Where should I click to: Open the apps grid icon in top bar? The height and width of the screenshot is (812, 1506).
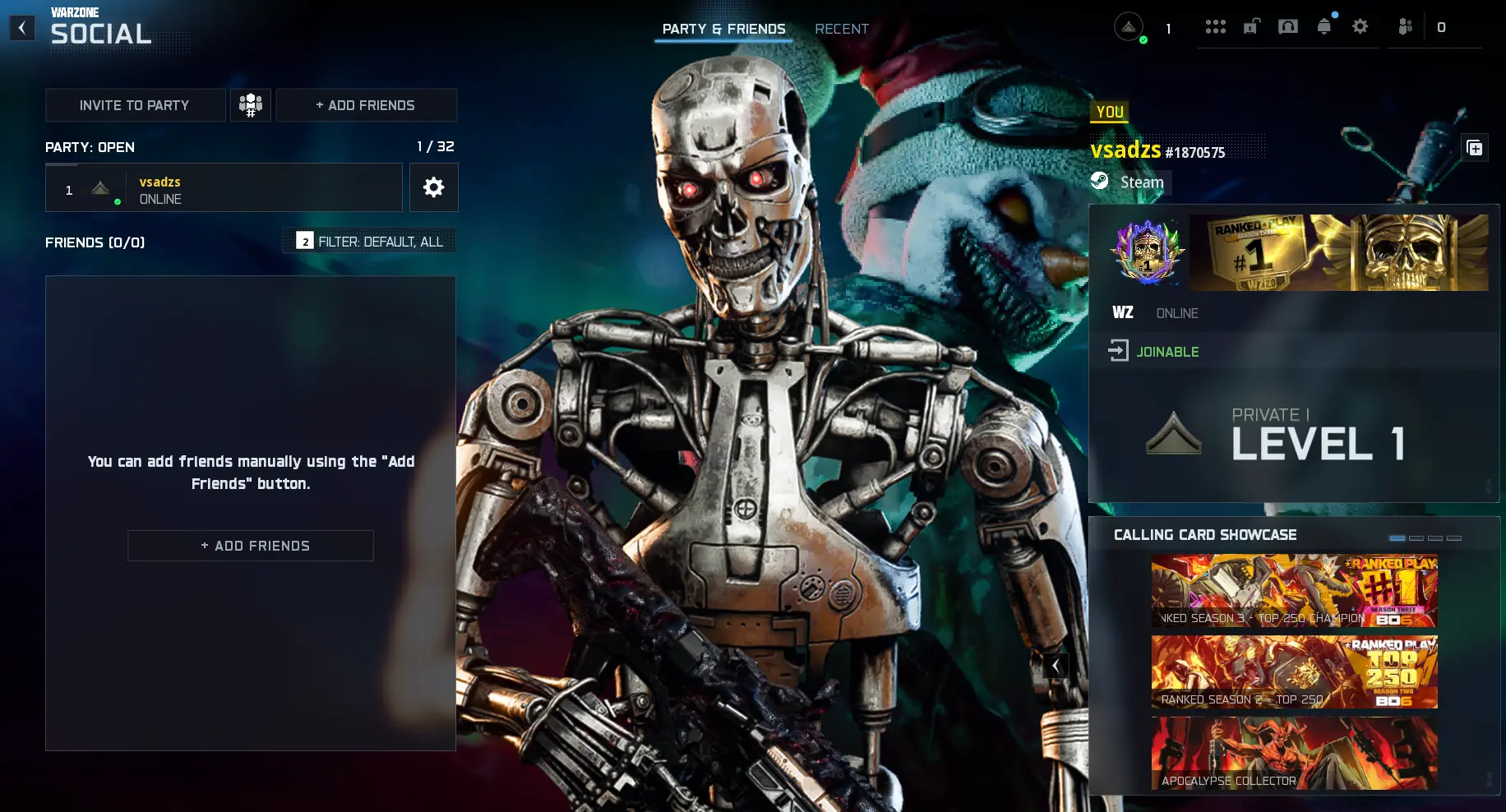(1216, 26)
